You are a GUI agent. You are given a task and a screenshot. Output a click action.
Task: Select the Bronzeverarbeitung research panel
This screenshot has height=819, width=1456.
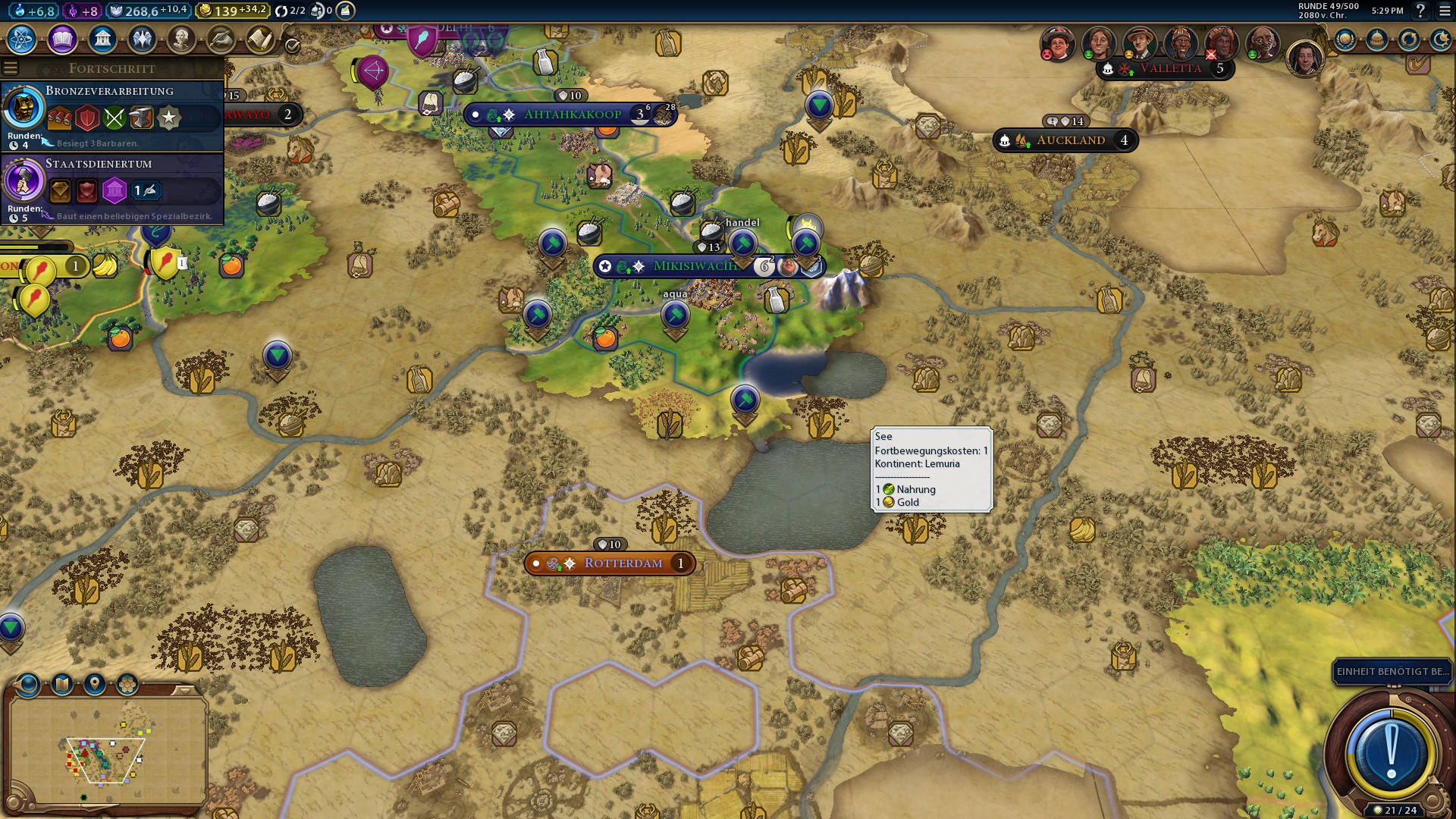(112, 114)
